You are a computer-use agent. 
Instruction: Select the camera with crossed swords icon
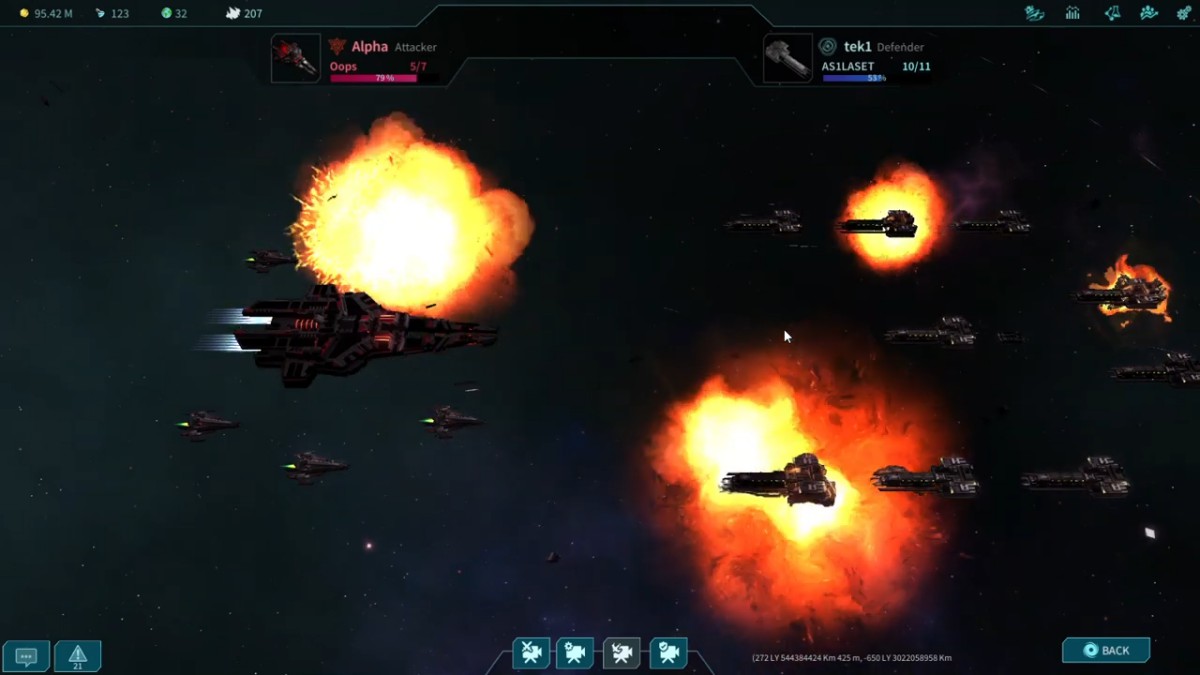pos(532,653)
